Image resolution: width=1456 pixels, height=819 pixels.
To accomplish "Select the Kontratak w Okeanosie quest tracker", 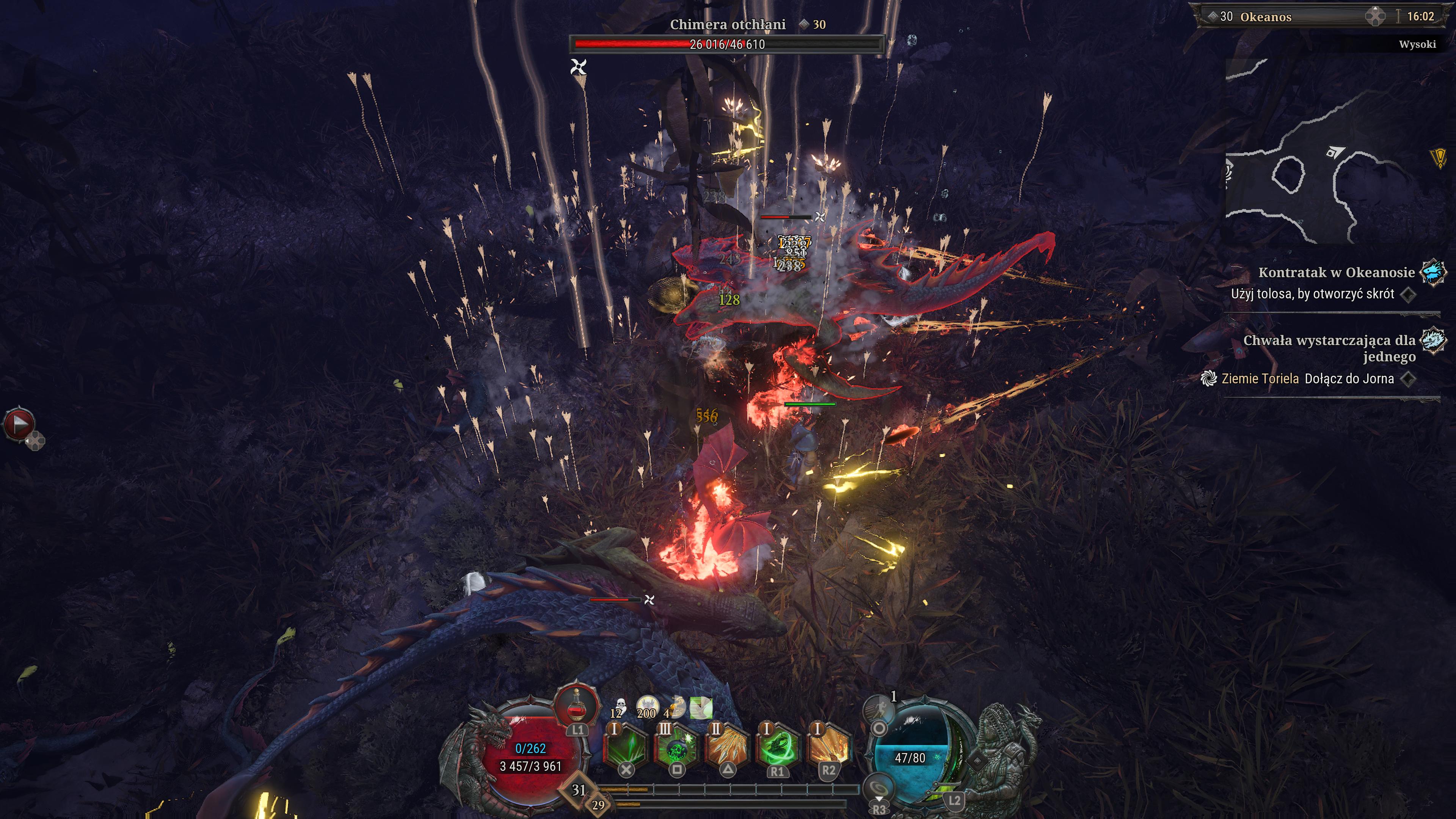I will tap(1336, 273).
